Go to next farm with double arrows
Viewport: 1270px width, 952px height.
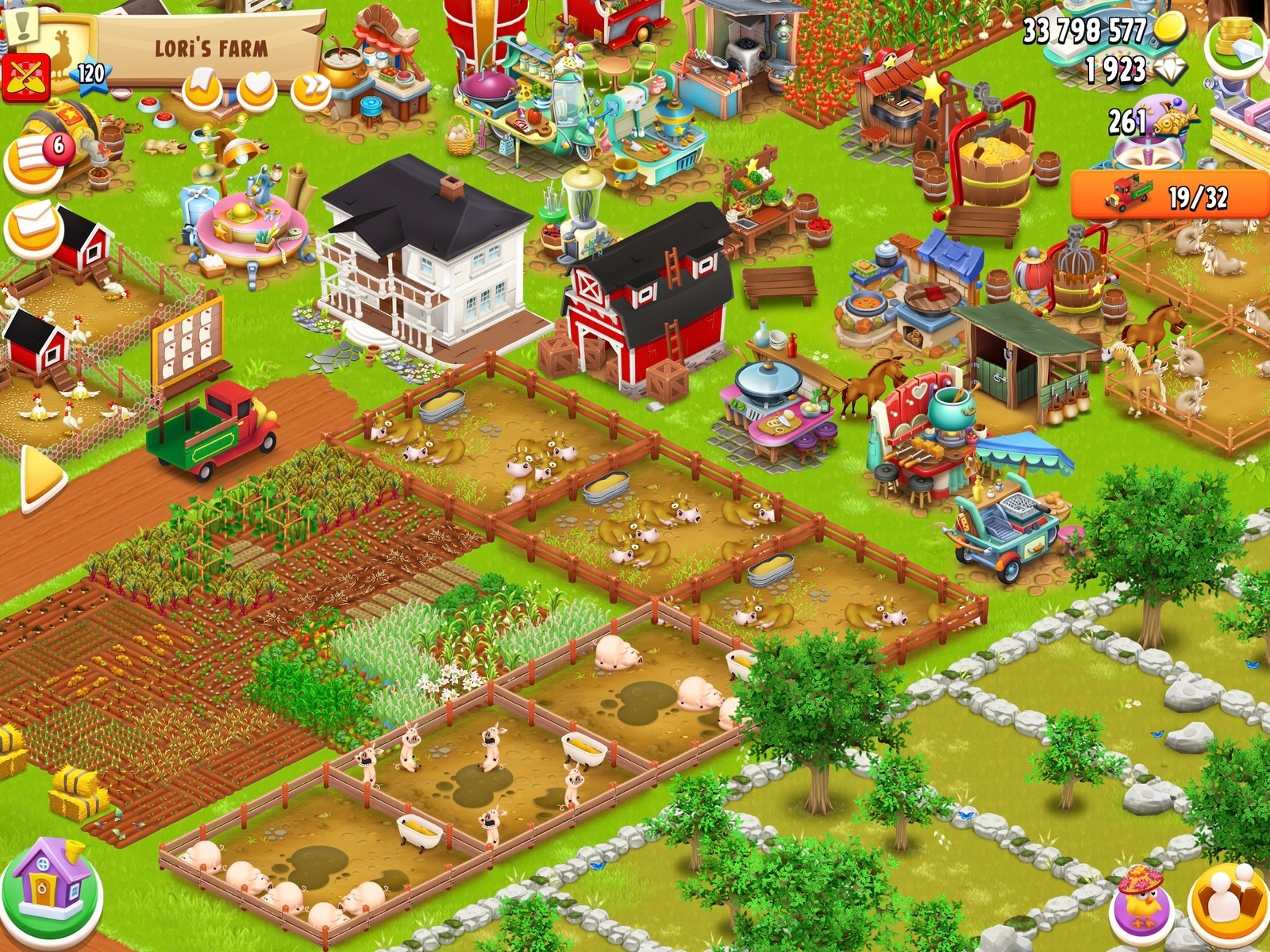point(310,90)
